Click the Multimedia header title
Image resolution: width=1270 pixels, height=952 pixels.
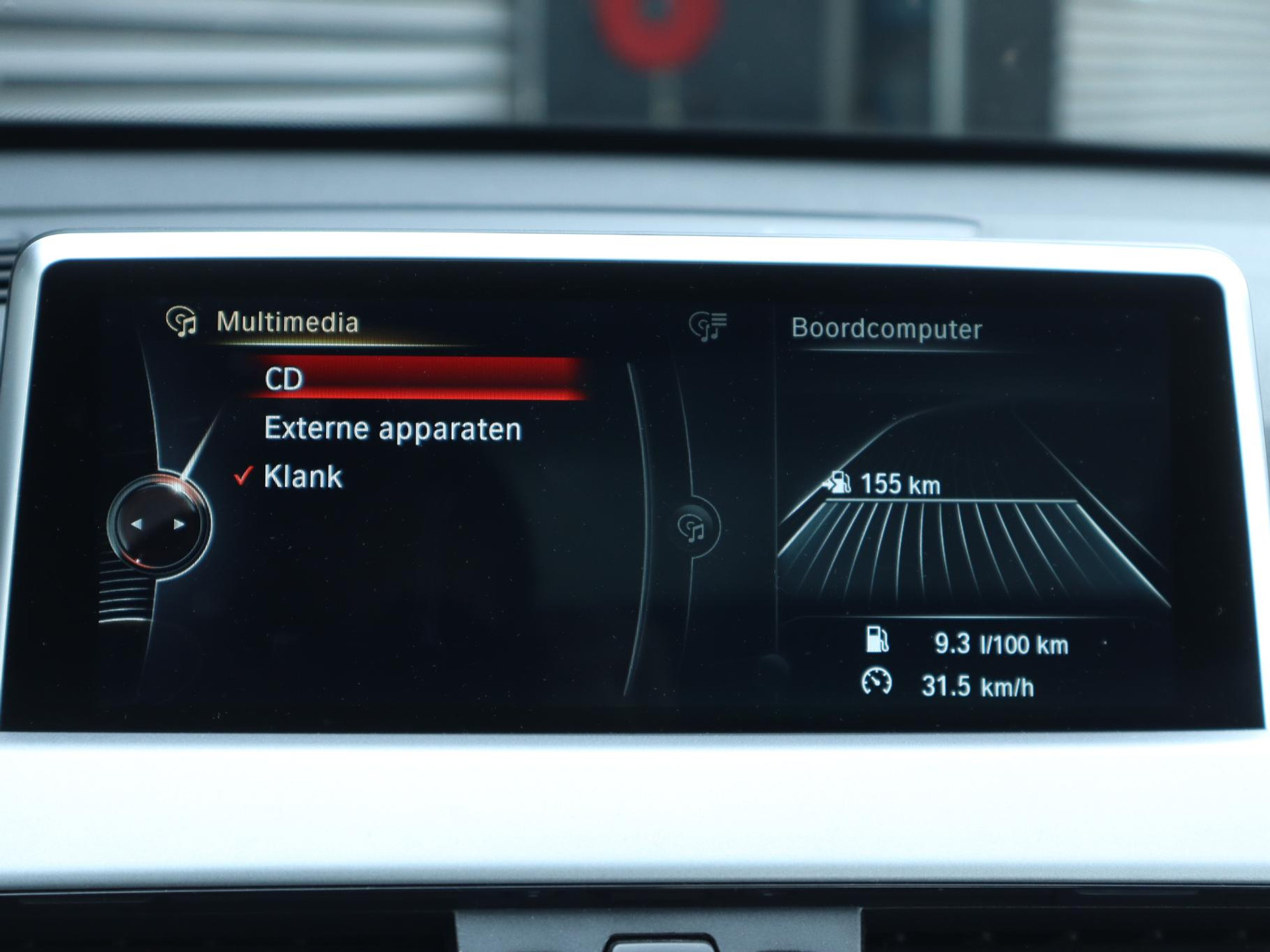287,323
